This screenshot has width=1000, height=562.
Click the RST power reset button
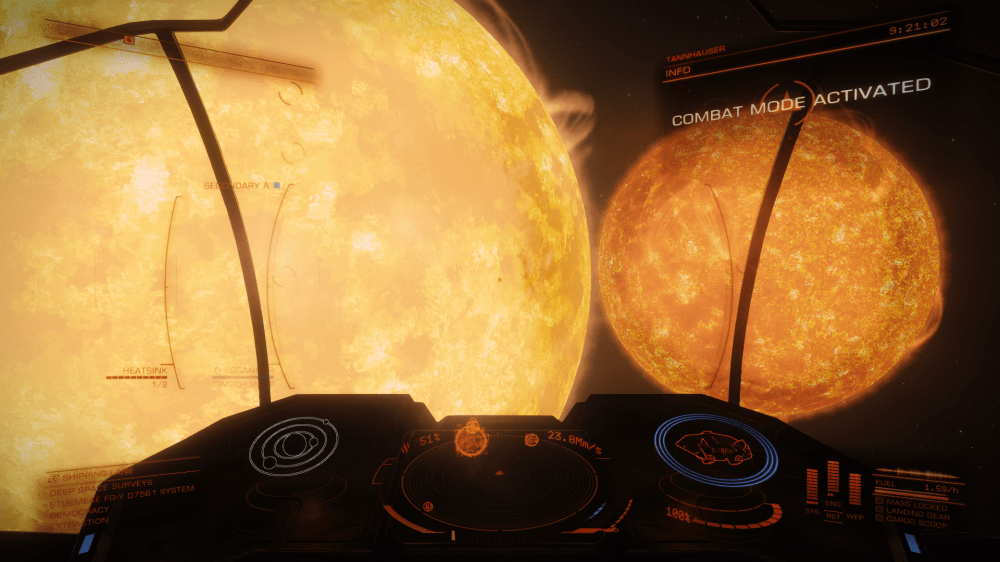(833, 516)
